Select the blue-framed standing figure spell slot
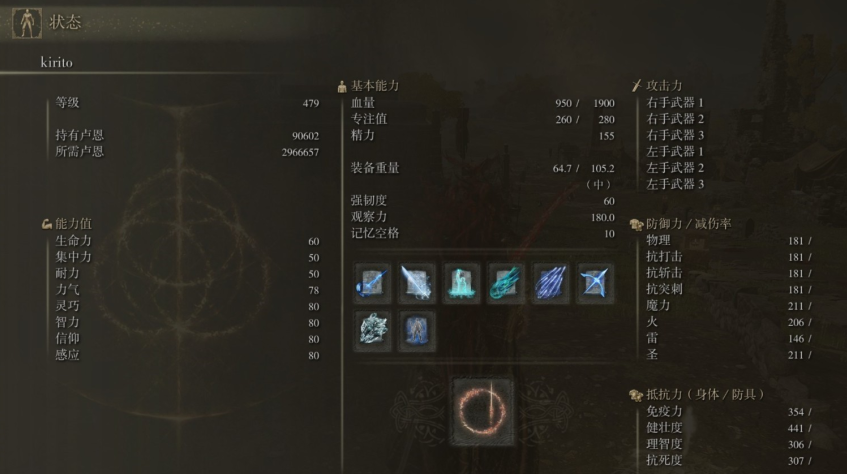This screenshot has width=847, height=474. point(417,331)
